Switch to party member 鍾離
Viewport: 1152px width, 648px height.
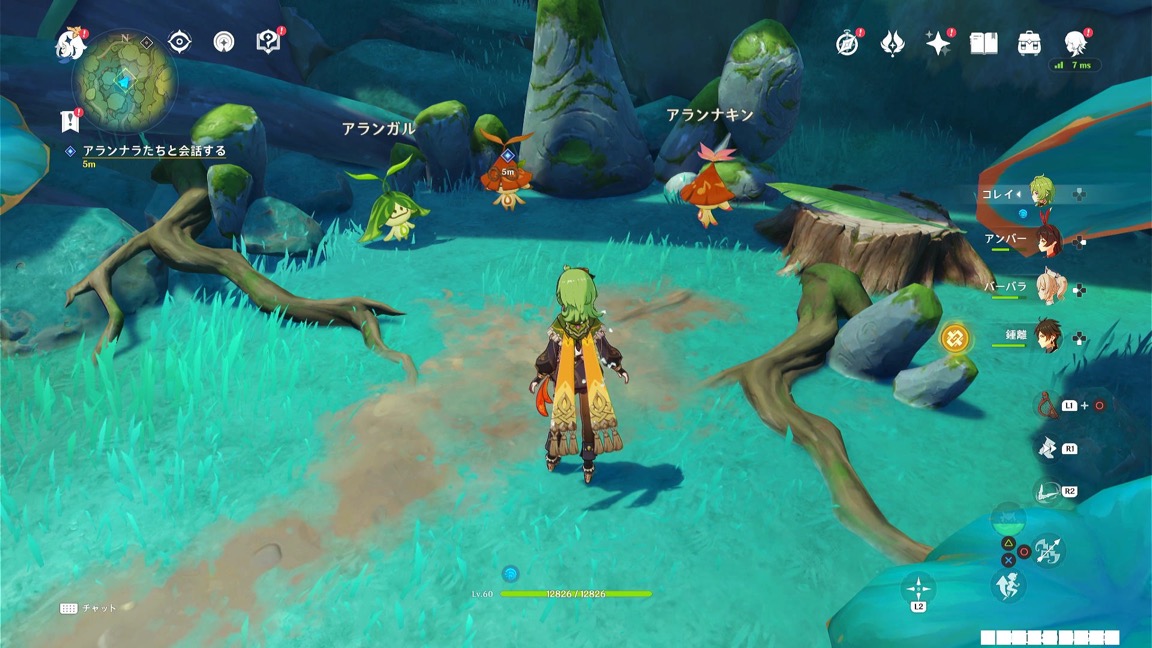(x=1047, y=336)
